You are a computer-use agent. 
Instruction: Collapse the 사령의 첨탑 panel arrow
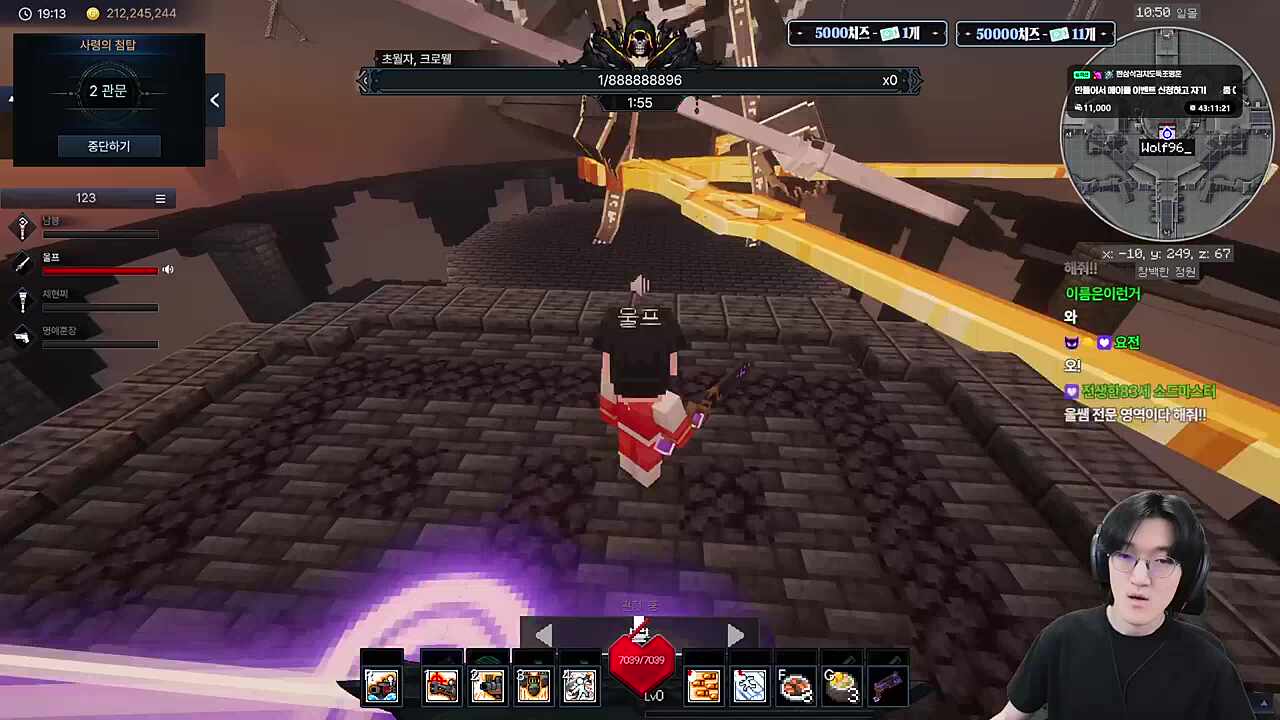[x=215, y=100]
